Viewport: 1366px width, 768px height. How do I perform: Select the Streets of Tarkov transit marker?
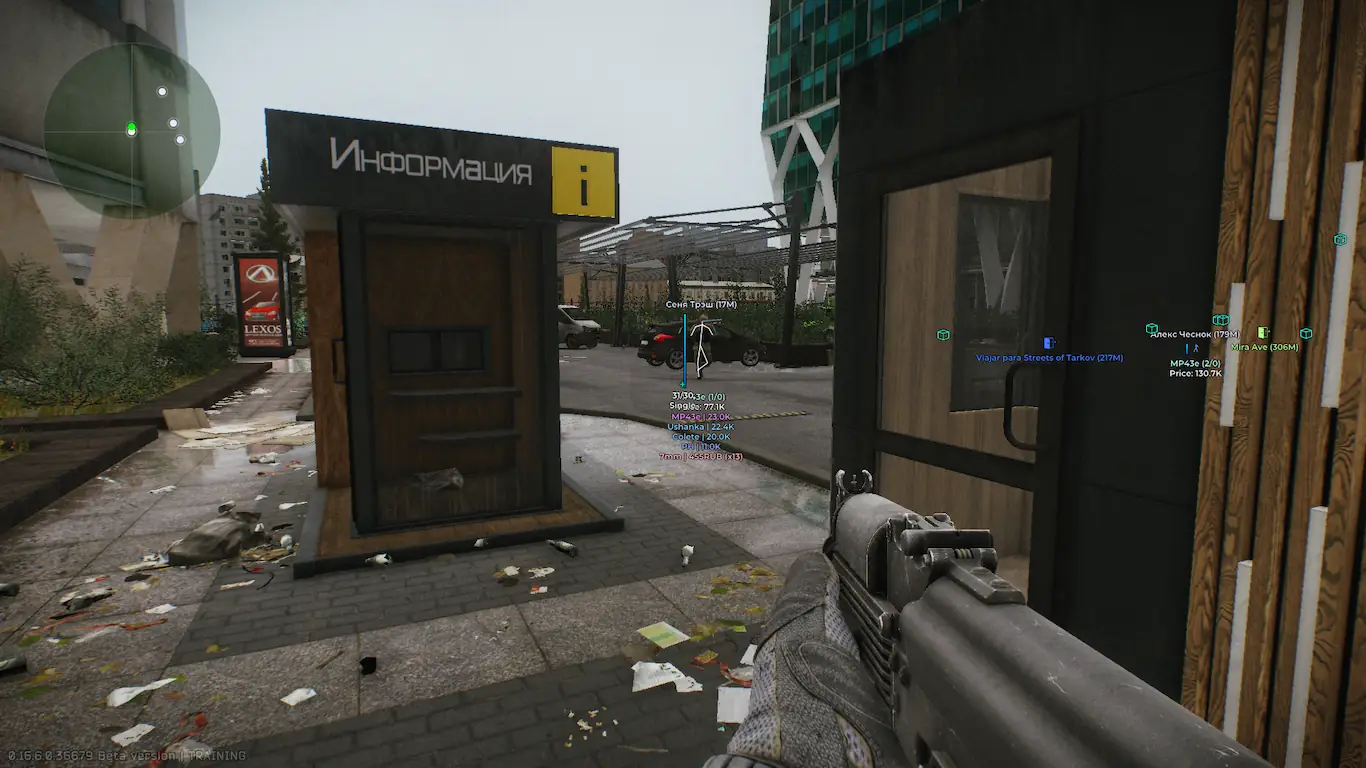tap(1049, 343)
